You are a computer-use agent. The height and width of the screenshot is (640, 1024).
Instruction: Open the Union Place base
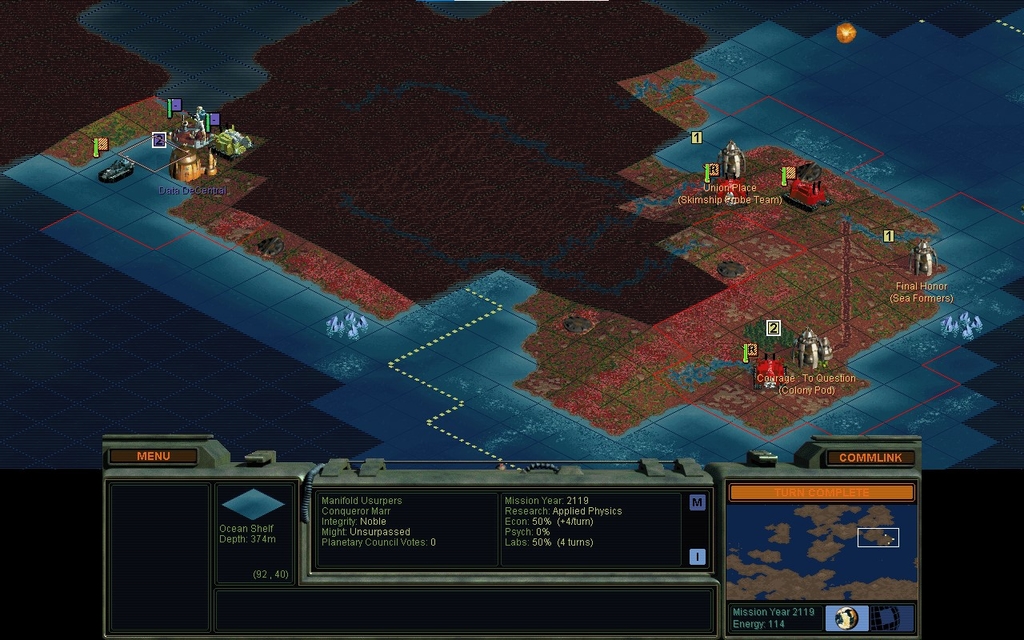pos(732,160)
